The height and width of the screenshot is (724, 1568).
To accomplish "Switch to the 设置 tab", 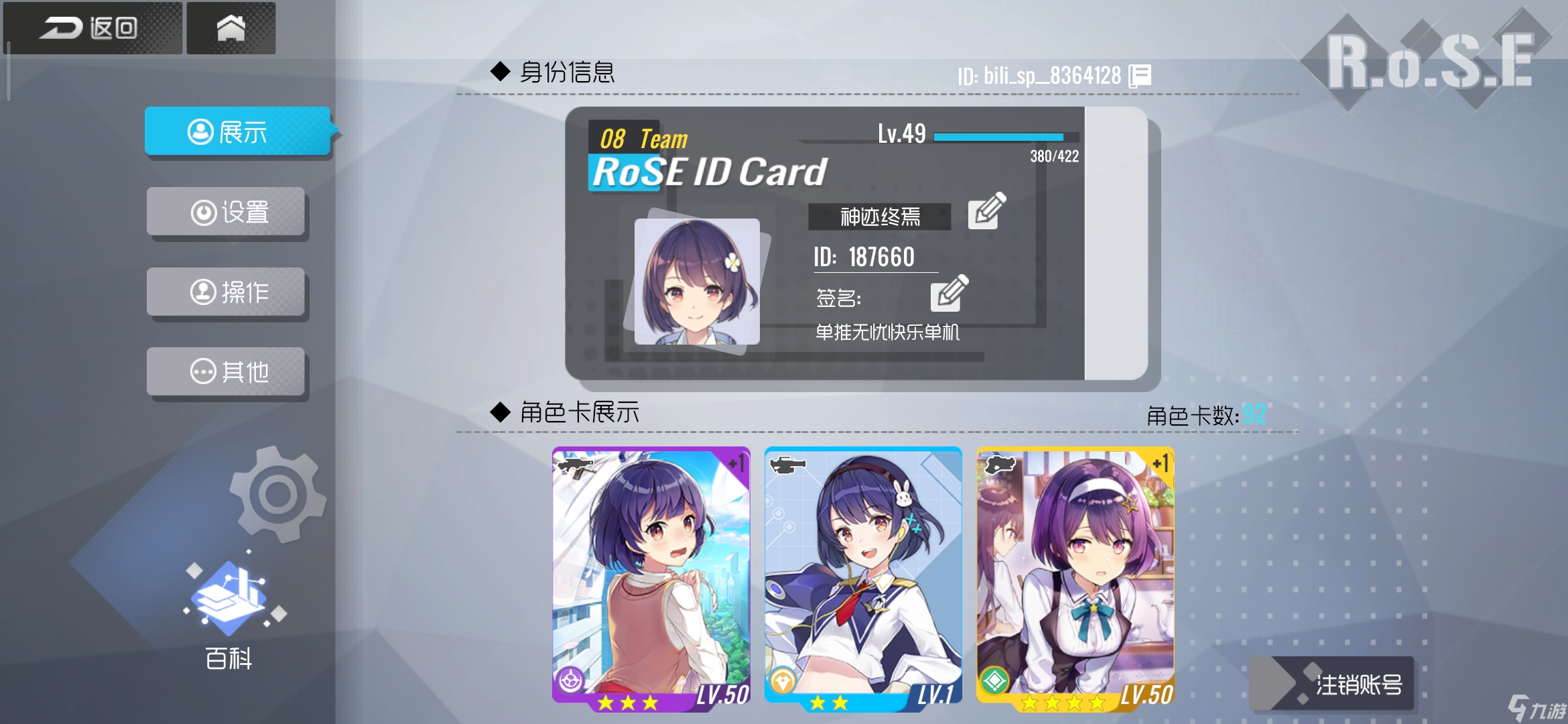I will point(226,213).
